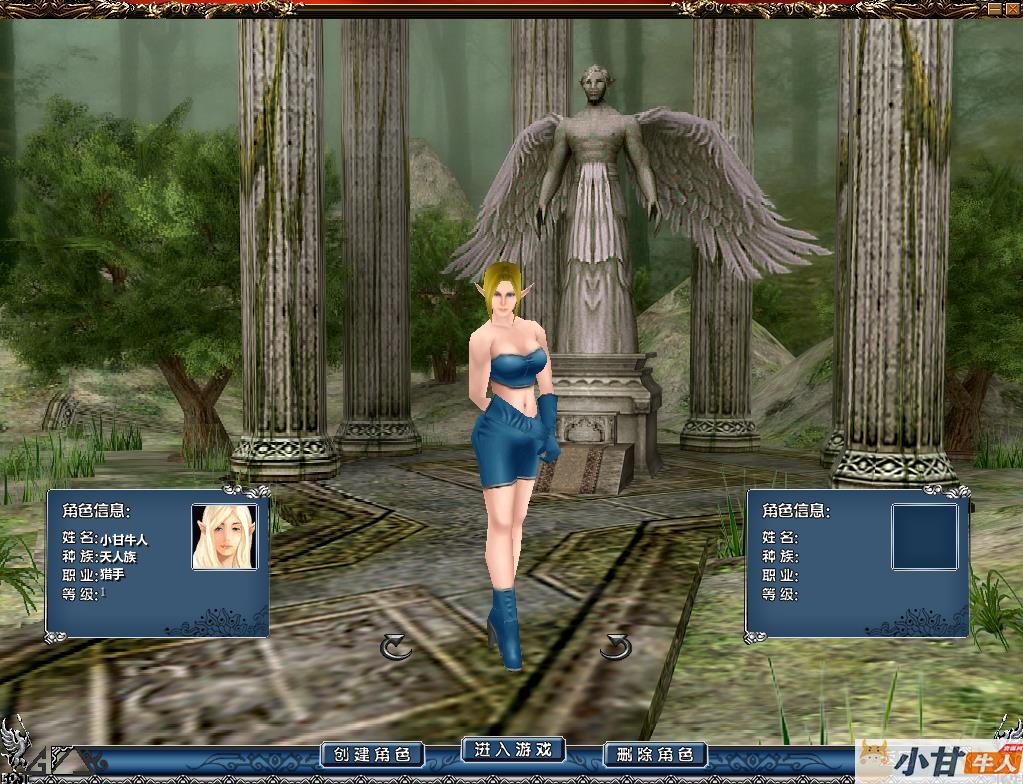This screenshot has height=784, width=1023.
Task: Enter the game with 进入游戏
Action: (513, 749)
